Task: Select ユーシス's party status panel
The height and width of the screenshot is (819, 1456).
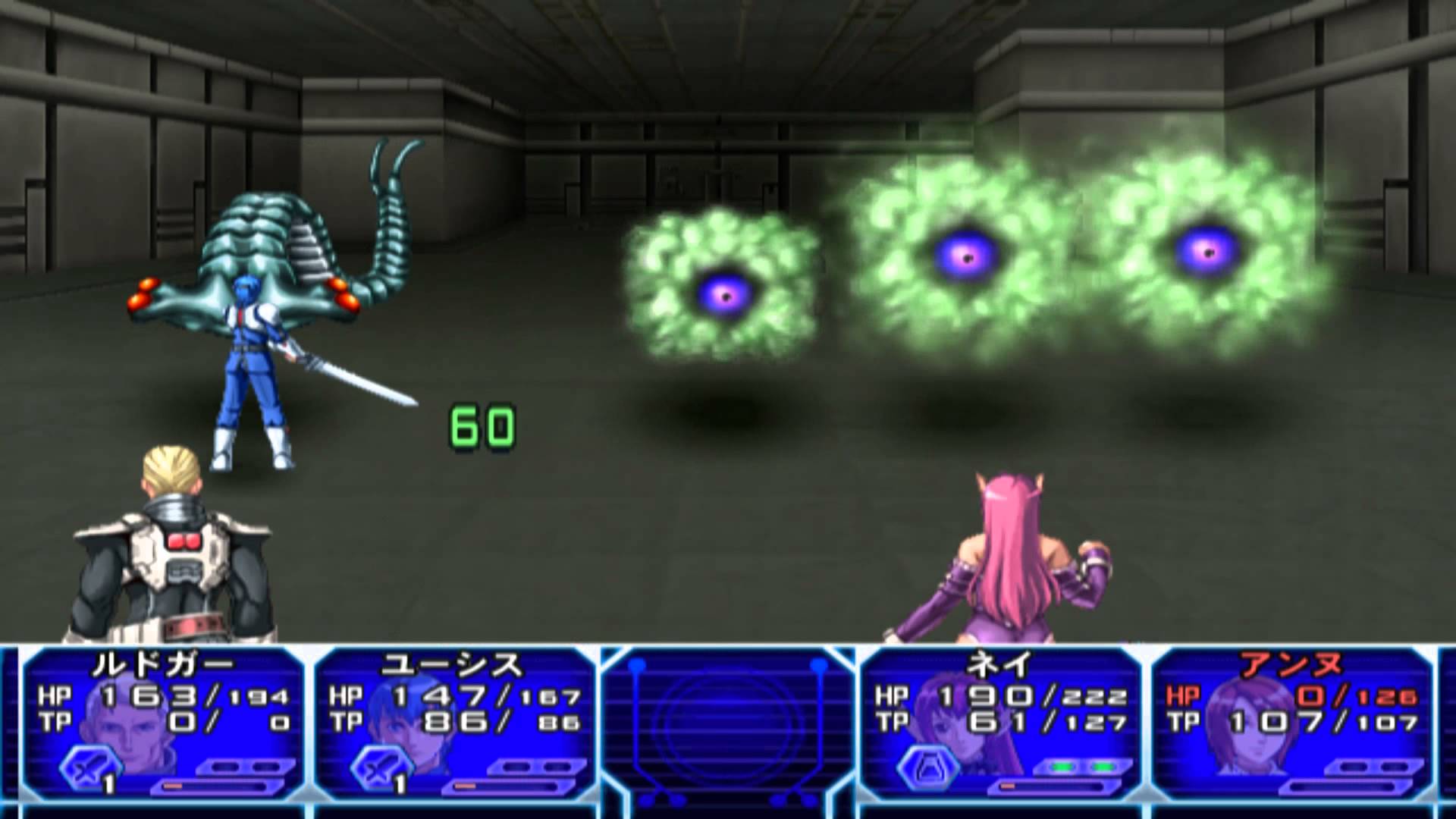Action: (453, 724)
